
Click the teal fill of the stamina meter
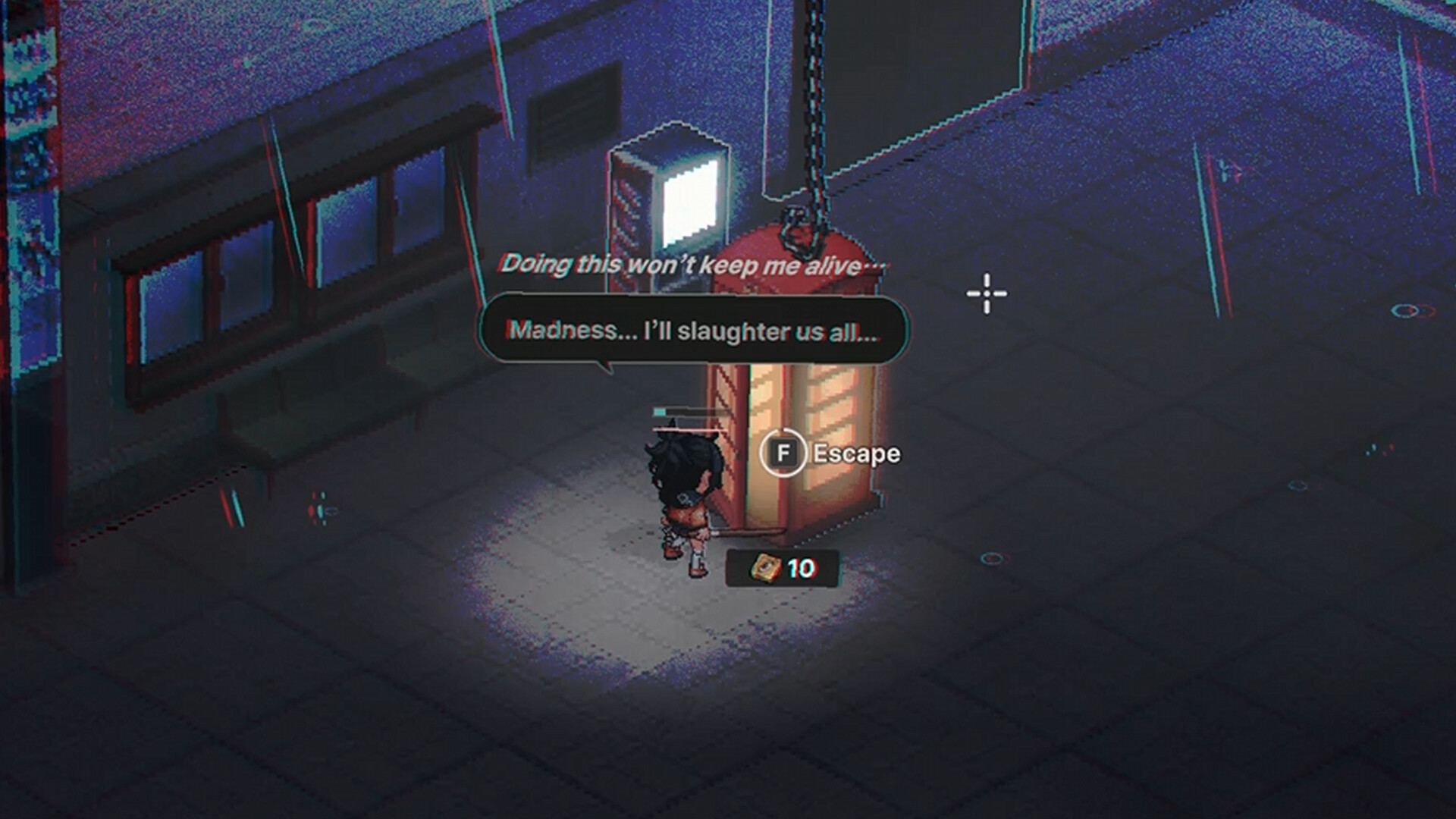pyautogui.click(x=659, y=410)
